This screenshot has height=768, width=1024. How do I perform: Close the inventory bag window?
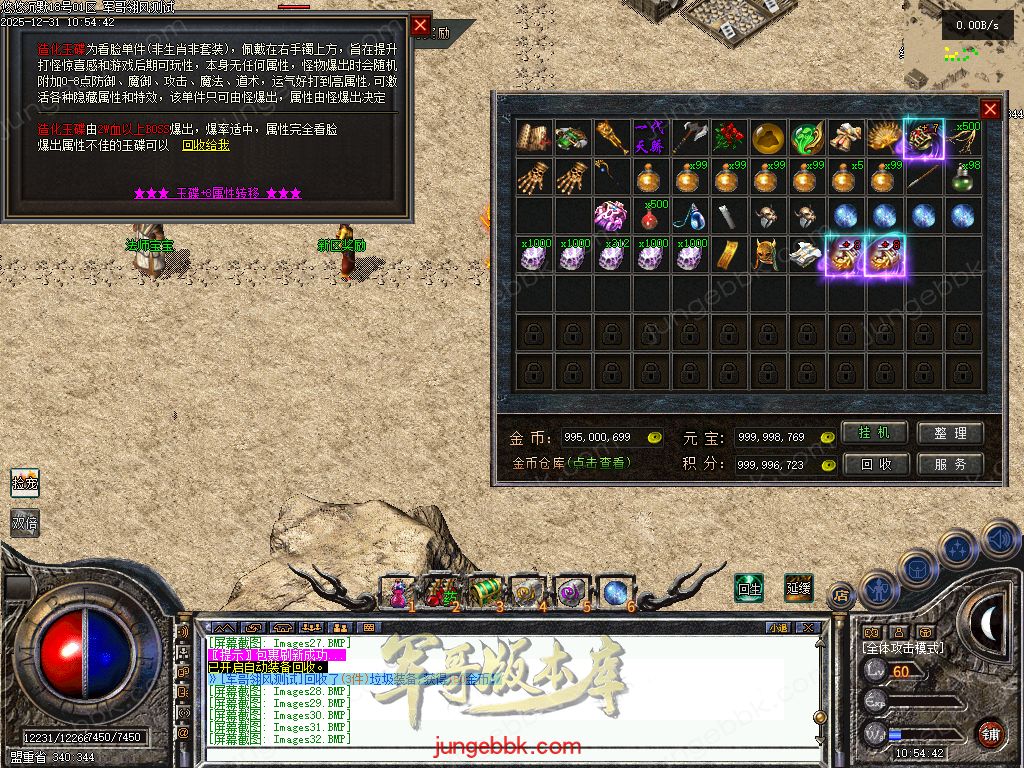[990, 109]
